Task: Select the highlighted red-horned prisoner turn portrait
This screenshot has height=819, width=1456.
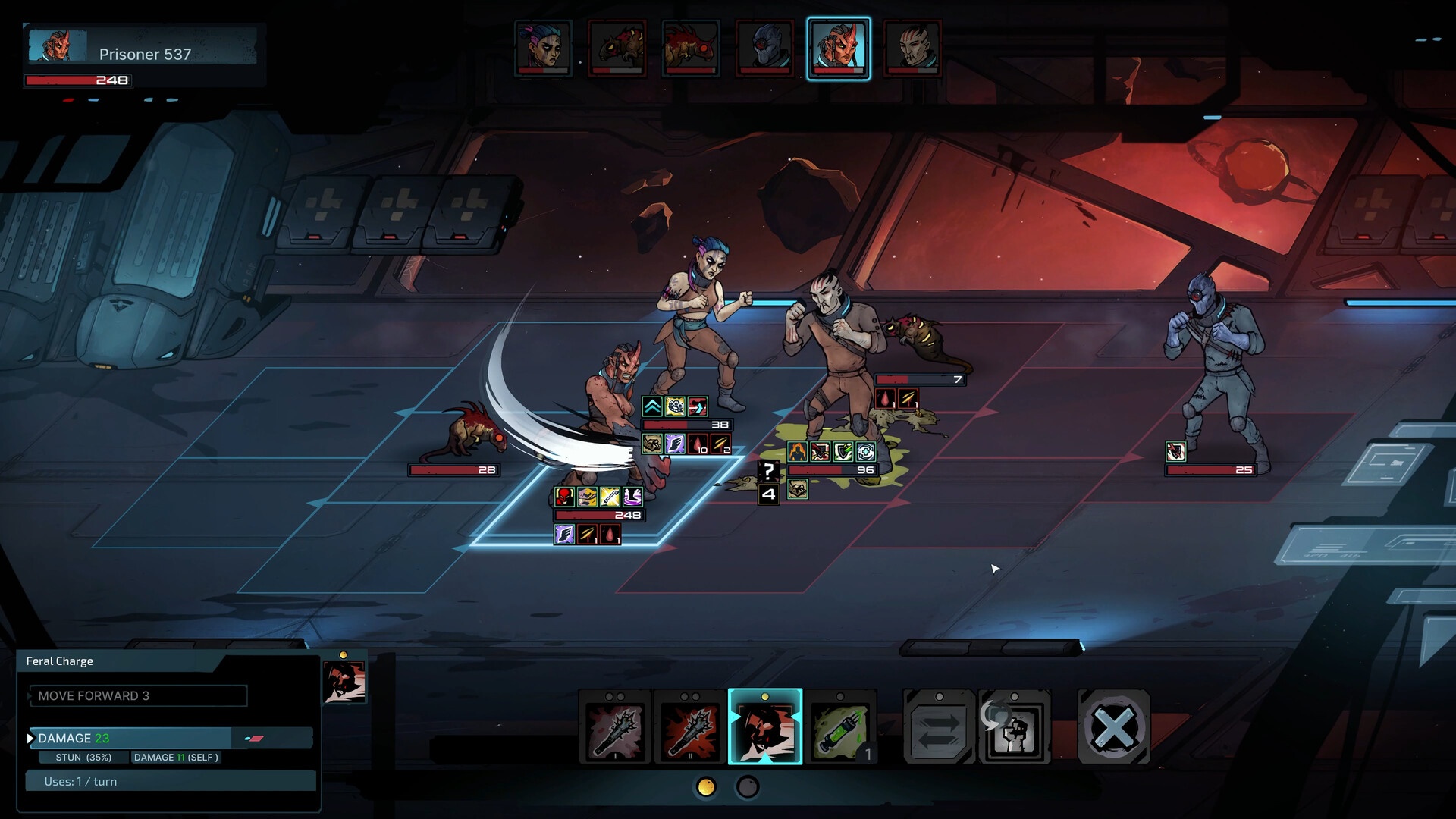Action: tap(839, 49)
